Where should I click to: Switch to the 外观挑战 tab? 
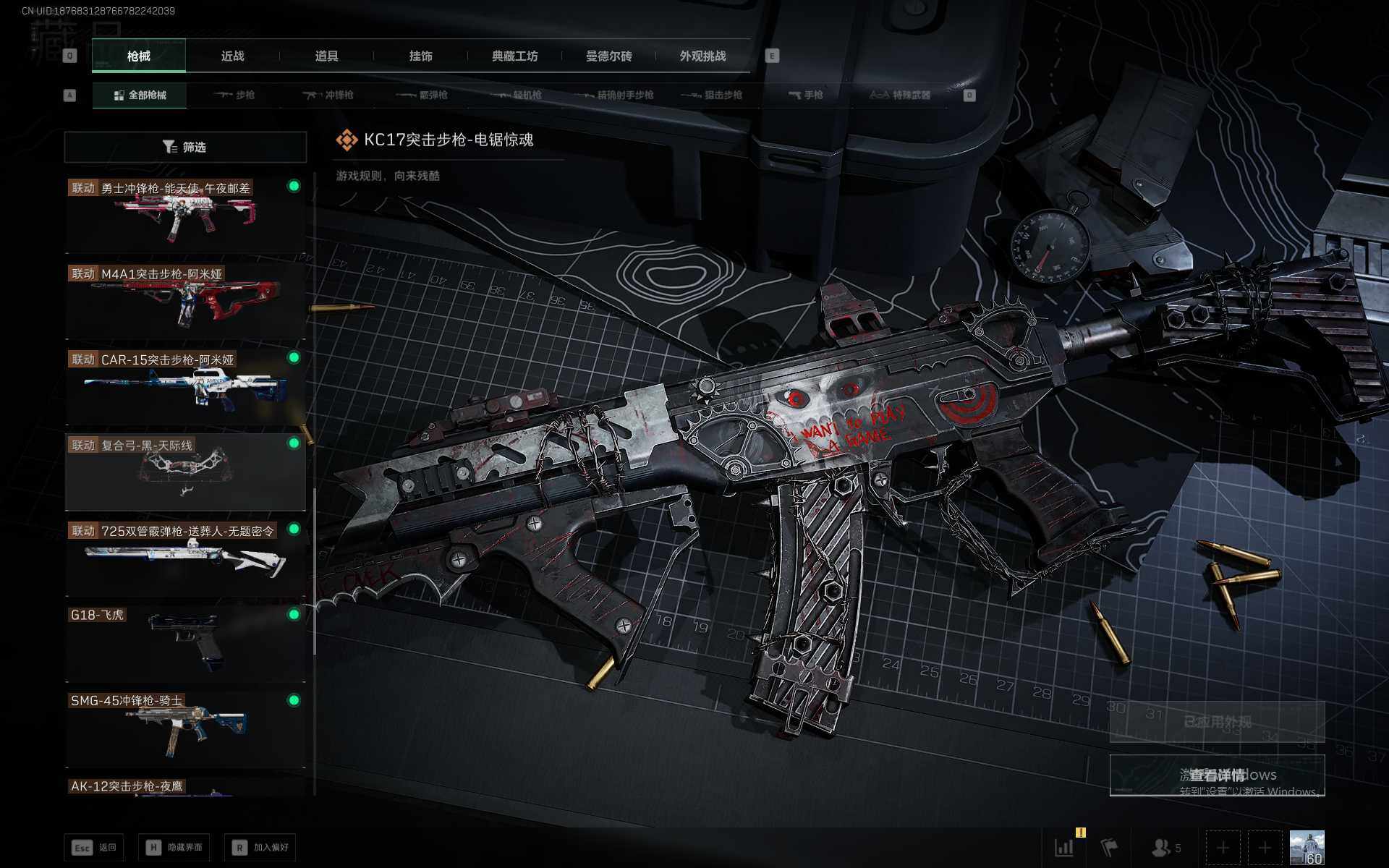click(x=702, y=56)
